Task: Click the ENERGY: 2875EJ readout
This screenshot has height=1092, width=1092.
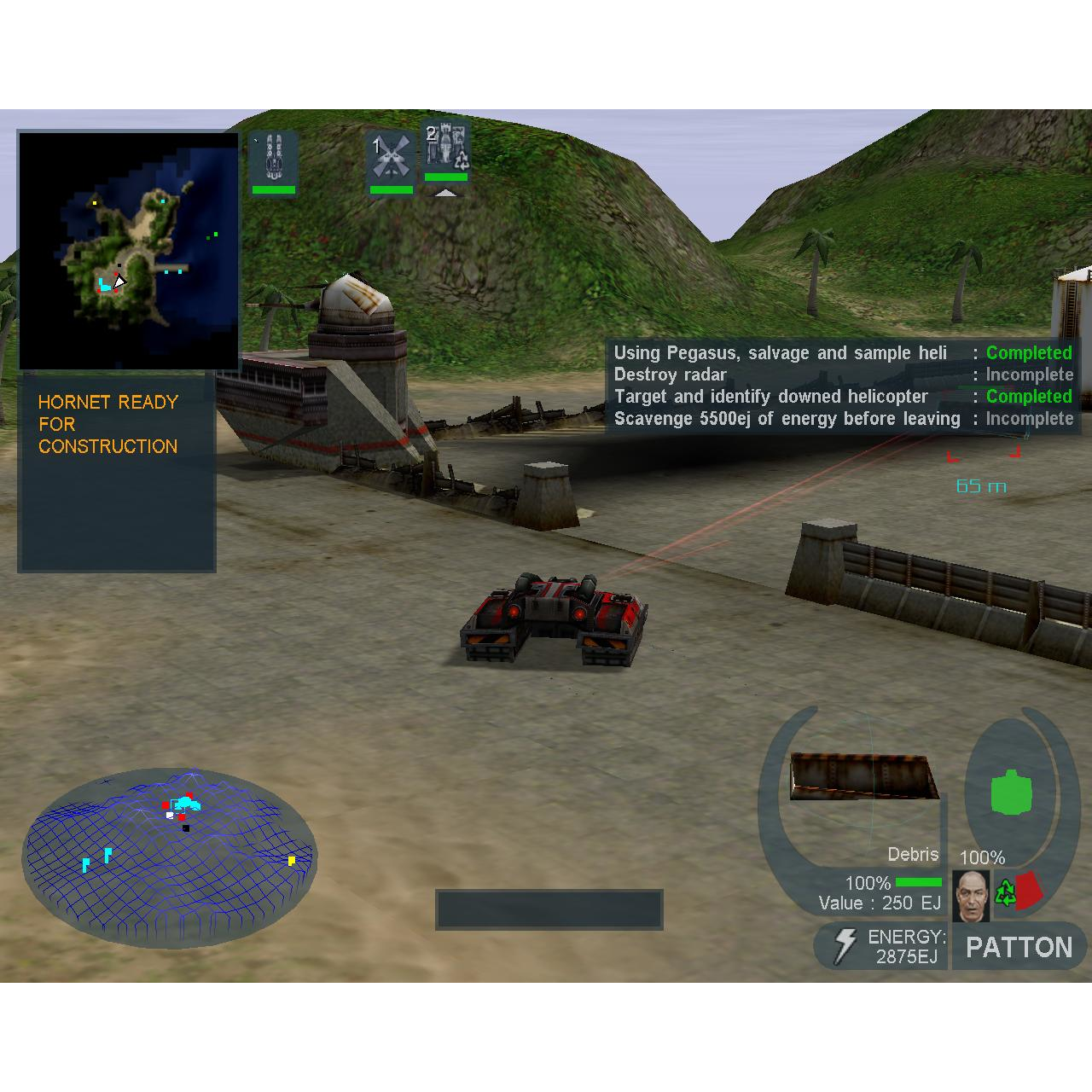Action: click(904, 947)
